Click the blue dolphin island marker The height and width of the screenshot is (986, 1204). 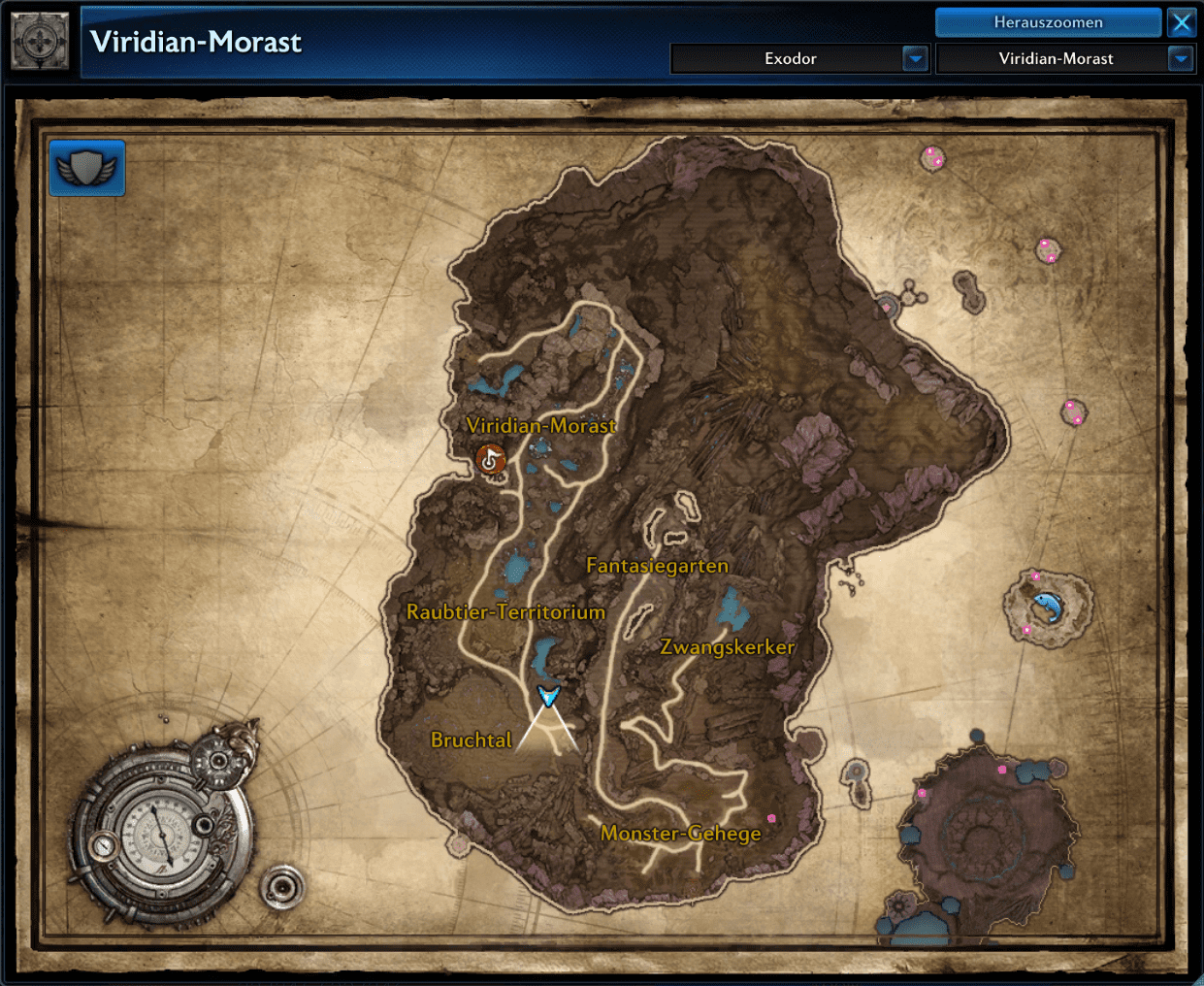click(1046, 607)
